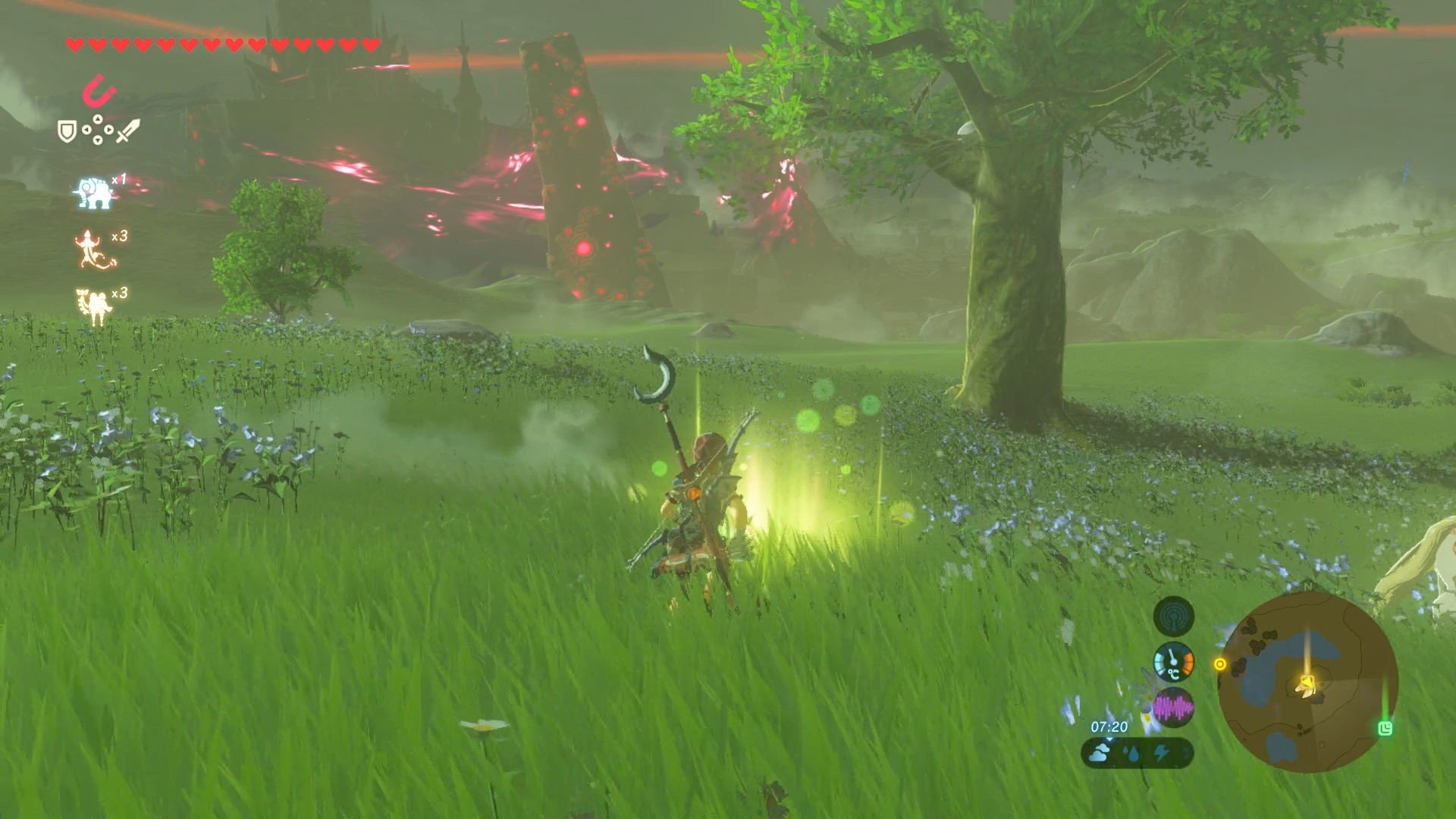This screenshot has width=1456, height=819.
Task: Expand the d-pad up arrow selector
Action: tap(97, 120)
